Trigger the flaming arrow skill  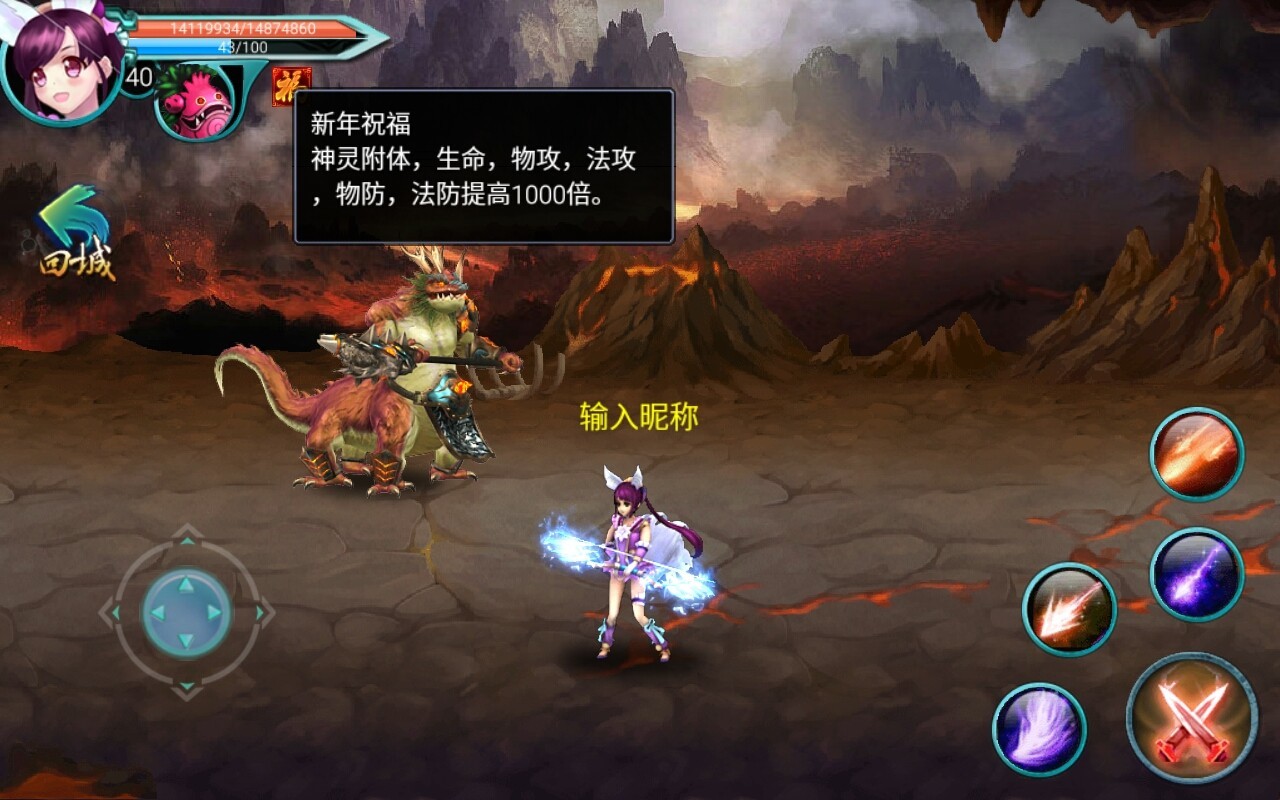tap(1068, 609)
